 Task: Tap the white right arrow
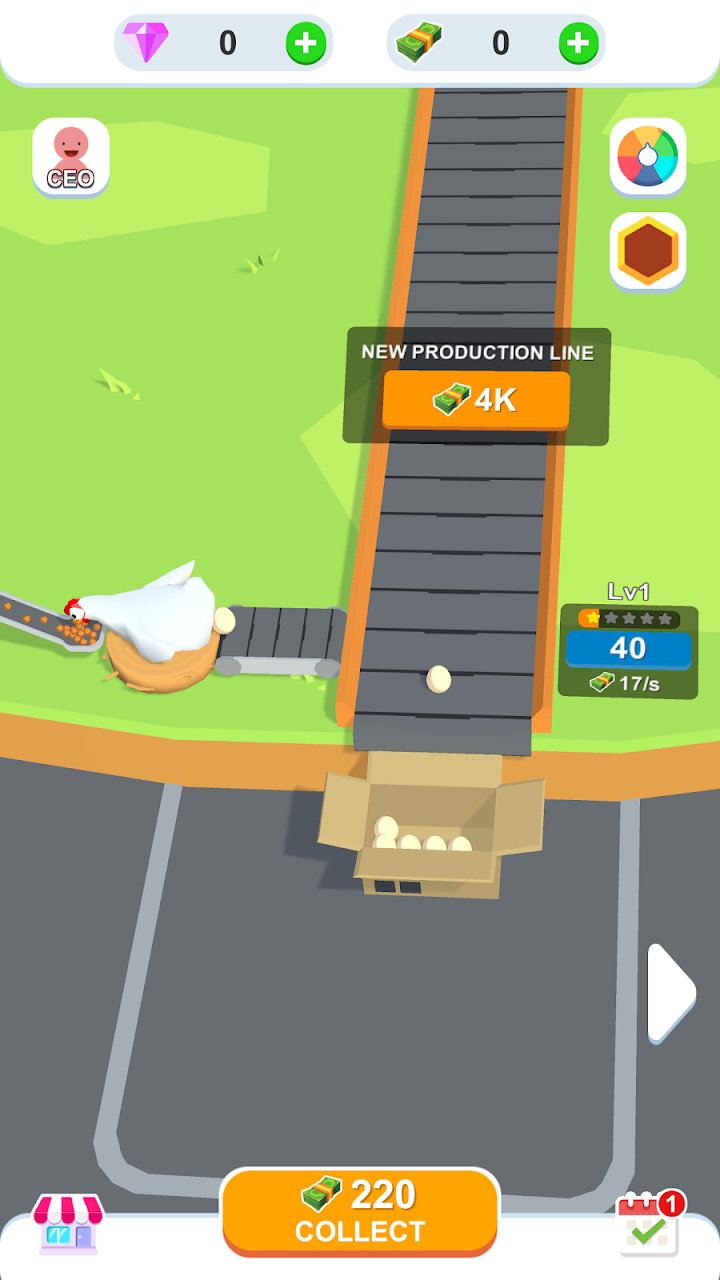670,992
